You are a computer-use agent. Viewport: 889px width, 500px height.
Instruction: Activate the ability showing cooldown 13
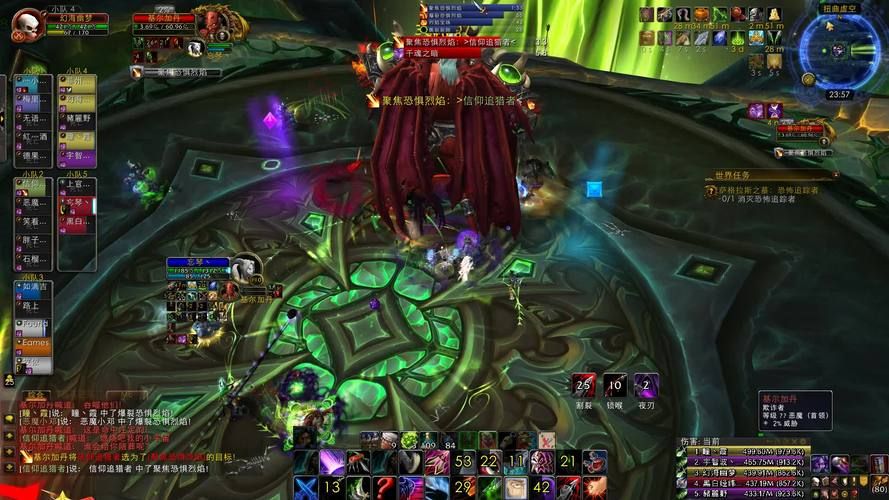click(x=332, y=487)
